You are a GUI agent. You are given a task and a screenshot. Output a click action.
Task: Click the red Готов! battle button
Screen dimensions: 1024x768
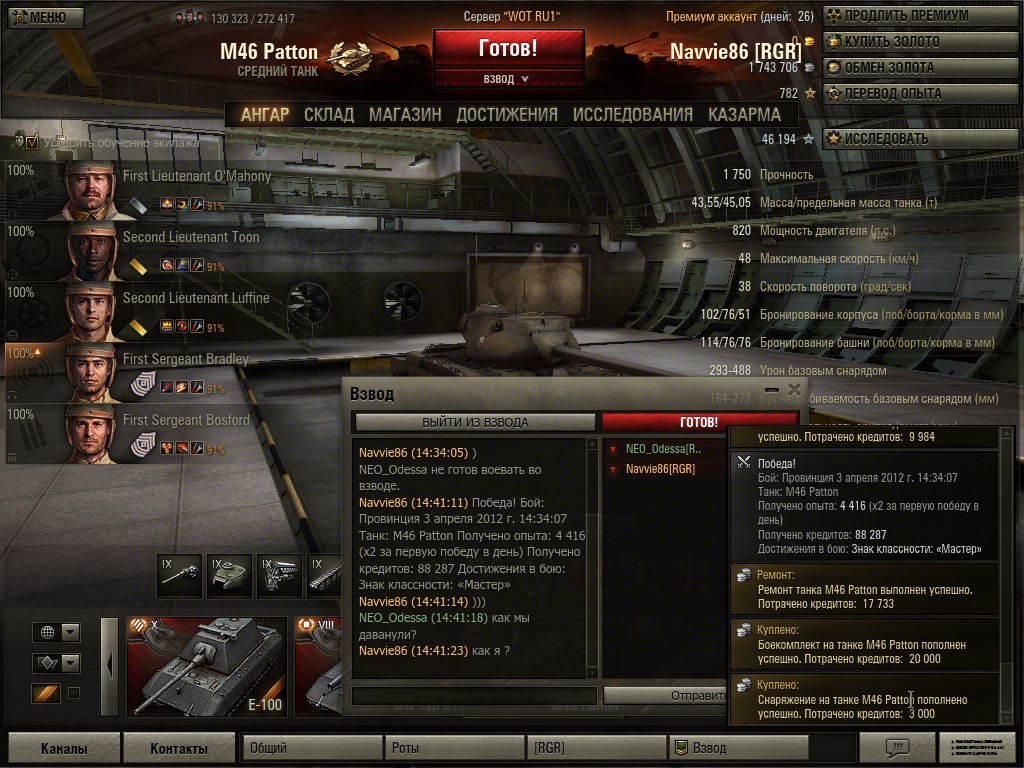[508, 48]
